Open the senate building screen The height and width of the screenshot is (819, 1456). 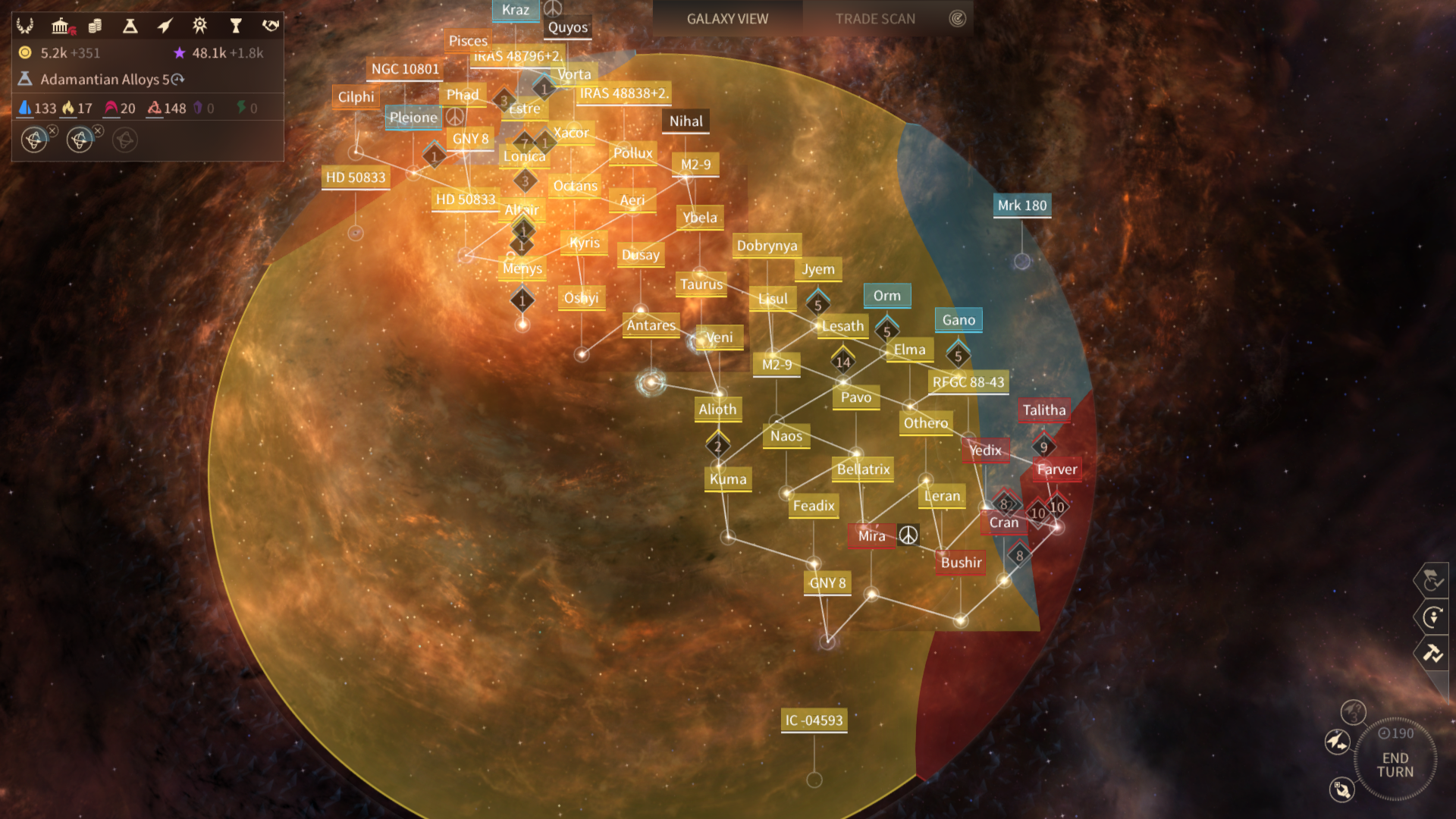(61, 27)
